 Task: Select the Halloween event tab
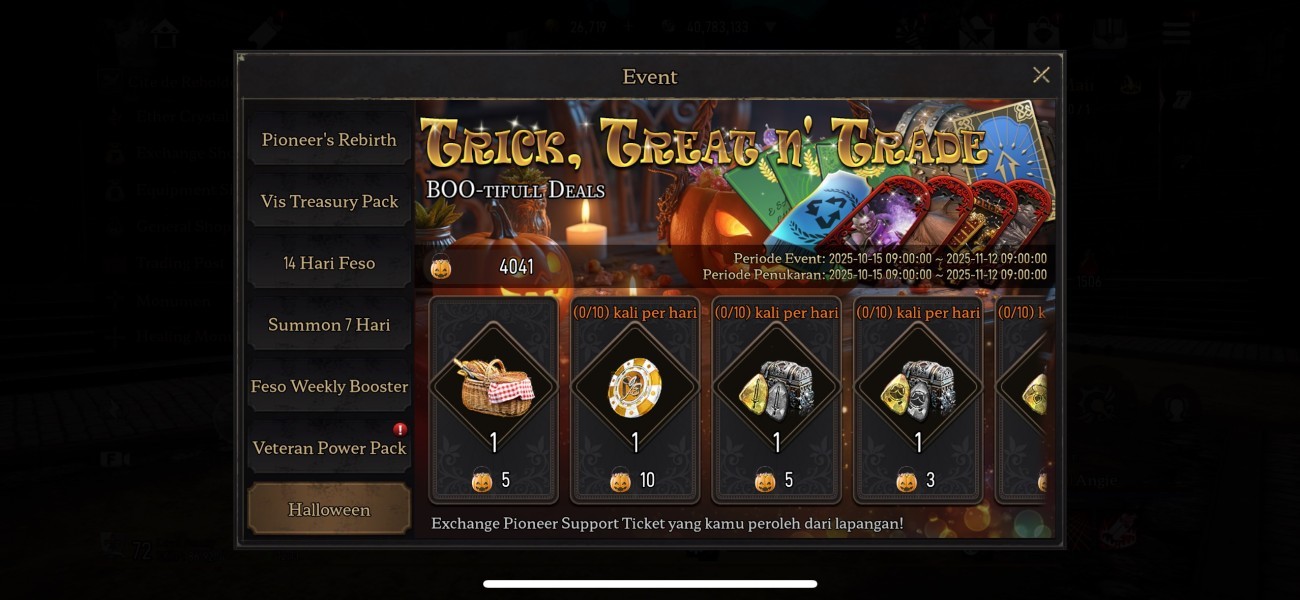tap(329, 509)
